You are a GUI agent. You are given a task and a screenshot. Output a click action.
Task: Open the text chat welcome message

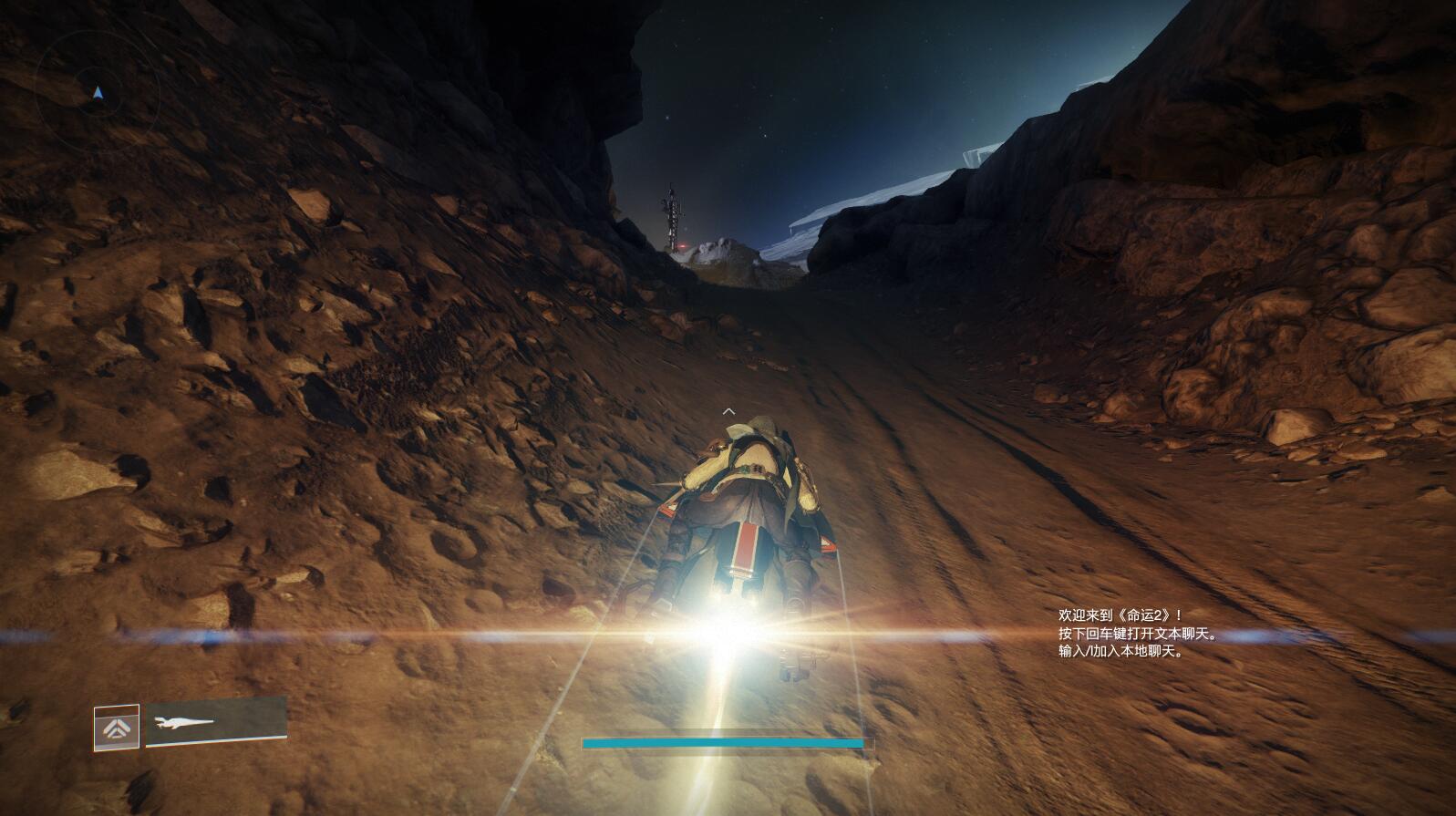click(x=1138, y=634)
